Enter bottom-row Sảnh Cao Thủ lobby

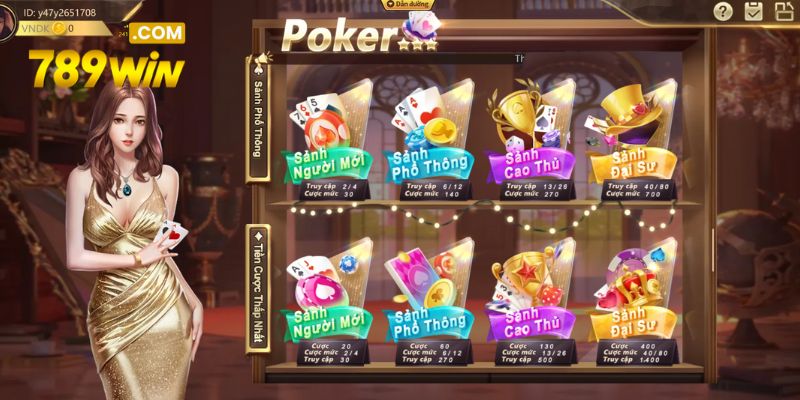[529, 302]
